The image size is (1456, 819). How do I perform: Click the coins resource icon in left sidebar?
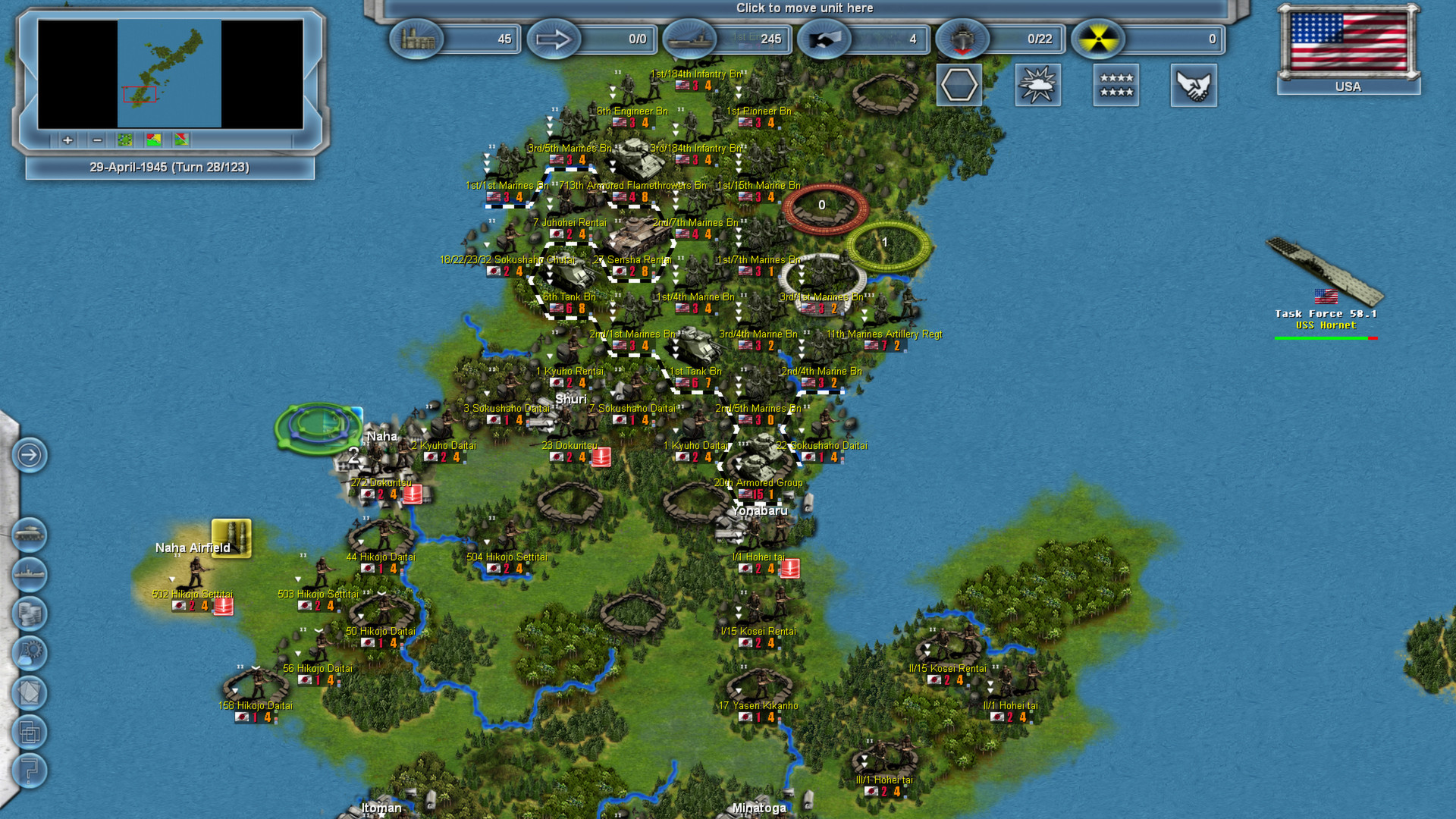point(29,613)
